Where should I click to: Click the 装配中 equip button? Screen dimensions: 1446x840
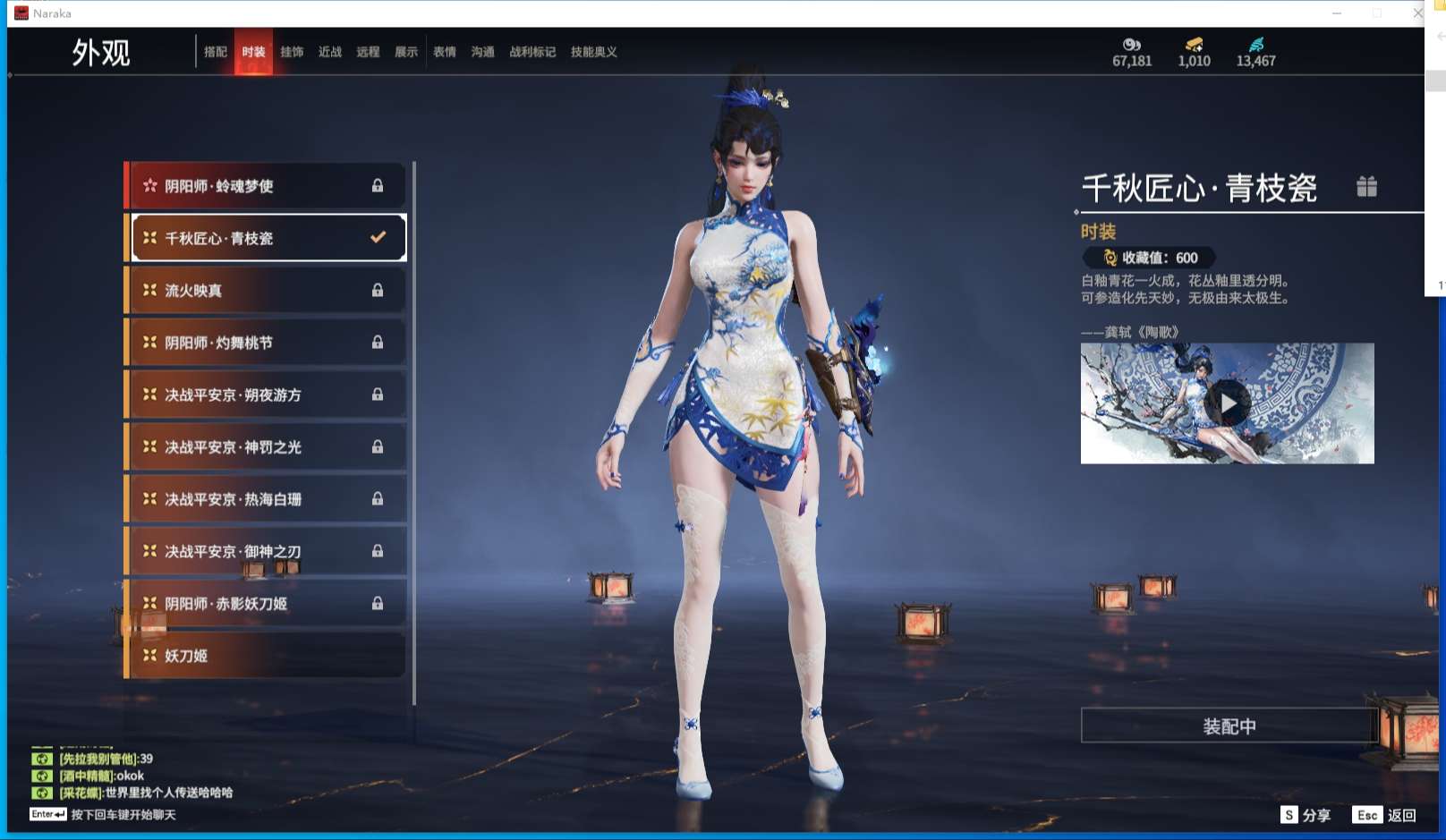pyautogui.click(x=1227, y=725)
